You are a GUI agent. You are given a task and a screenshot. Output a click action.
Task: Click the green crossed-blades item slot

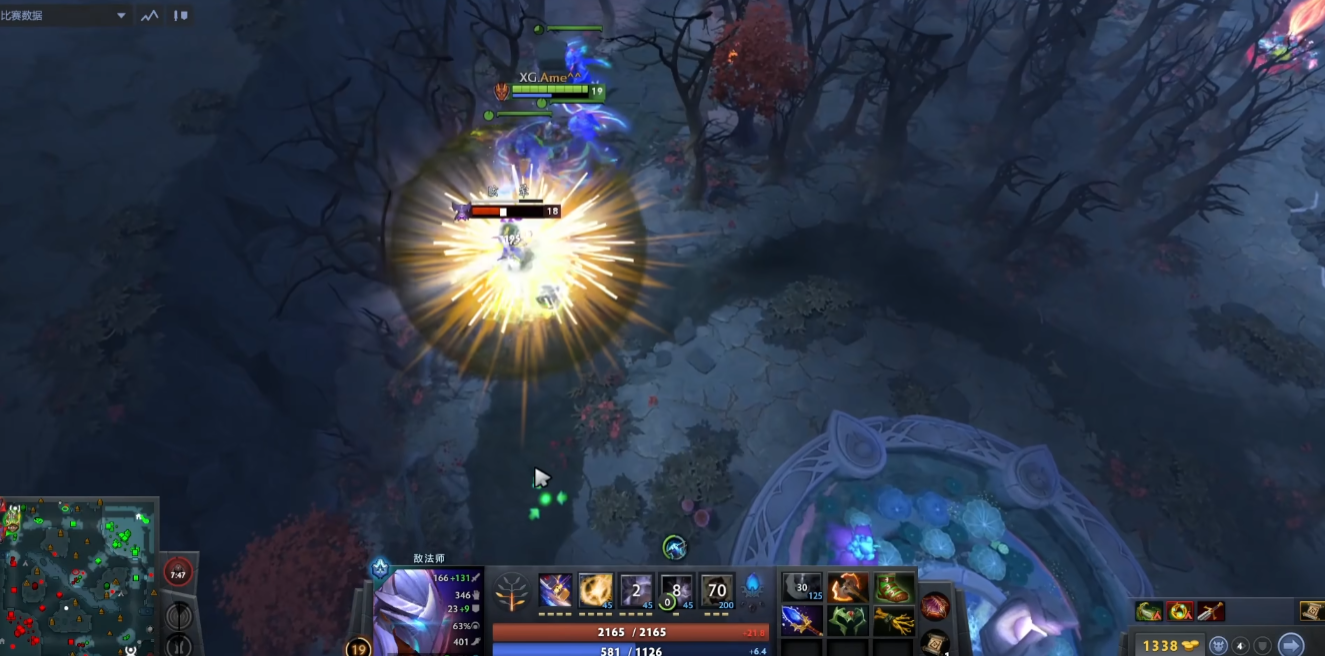pos(848,621)
